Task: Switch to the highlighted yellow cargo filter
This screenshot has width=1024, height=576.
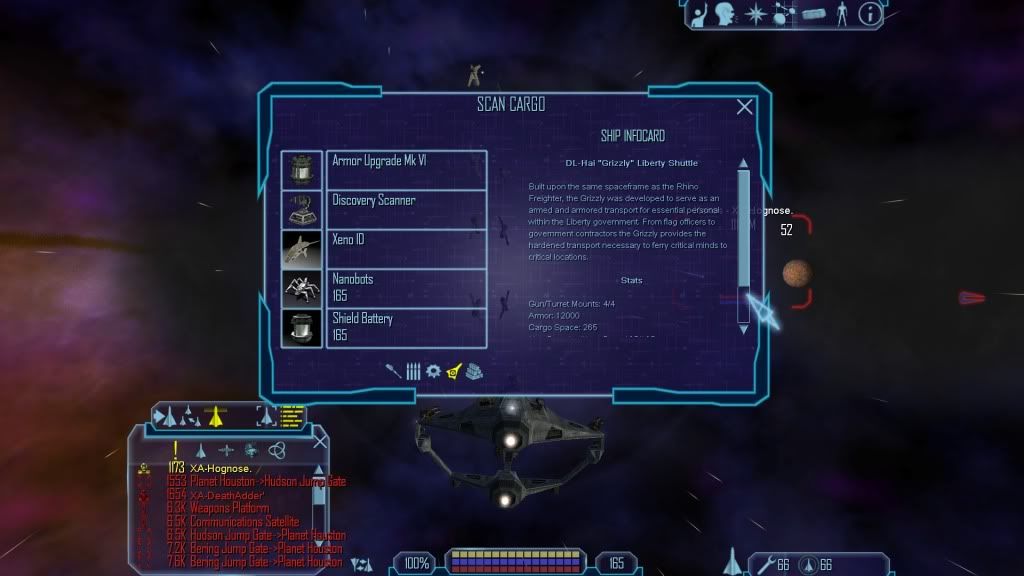Action: 454,370
